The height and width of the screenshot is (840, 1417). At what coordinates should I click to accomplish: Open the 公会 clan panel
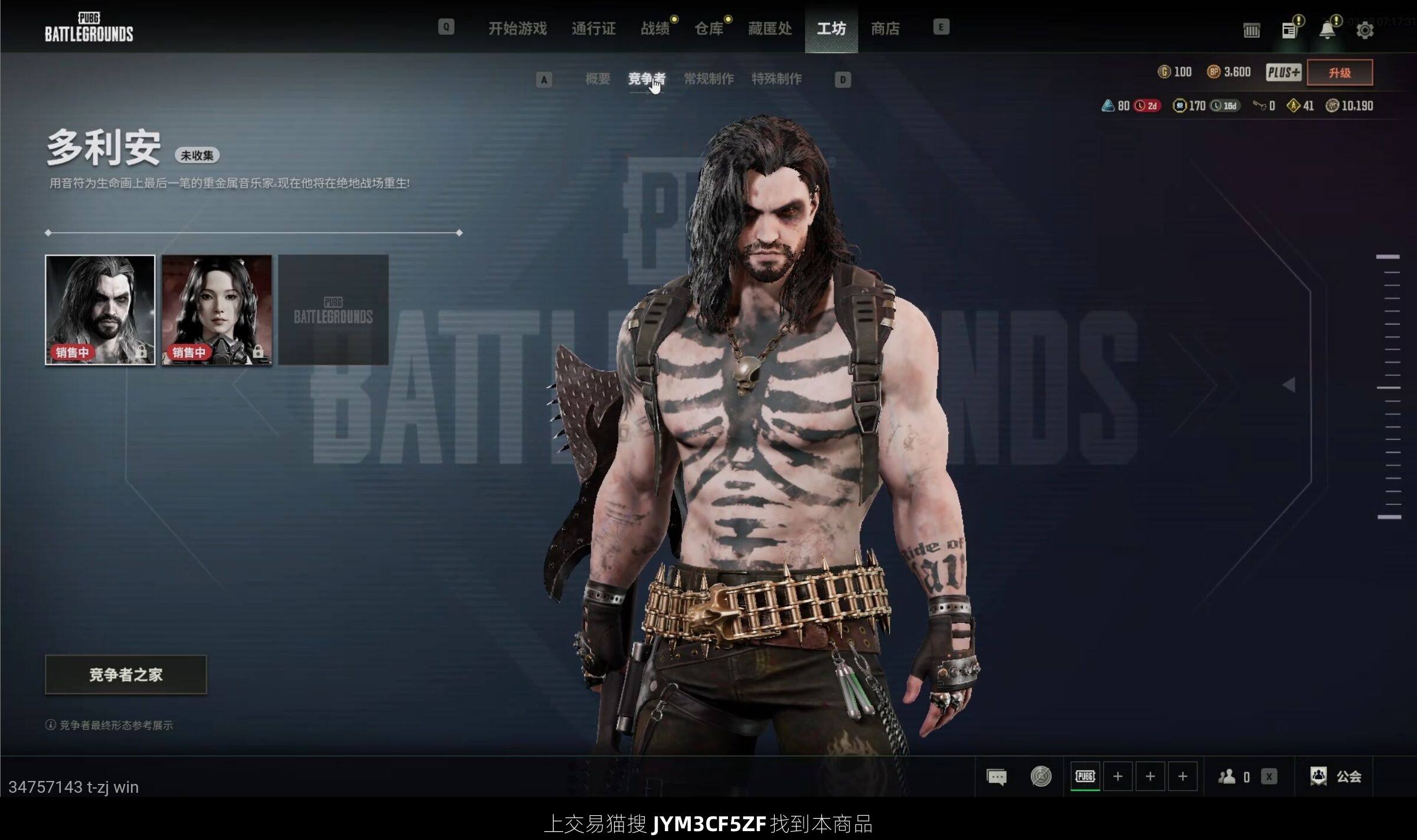(x=1336, y=777)
